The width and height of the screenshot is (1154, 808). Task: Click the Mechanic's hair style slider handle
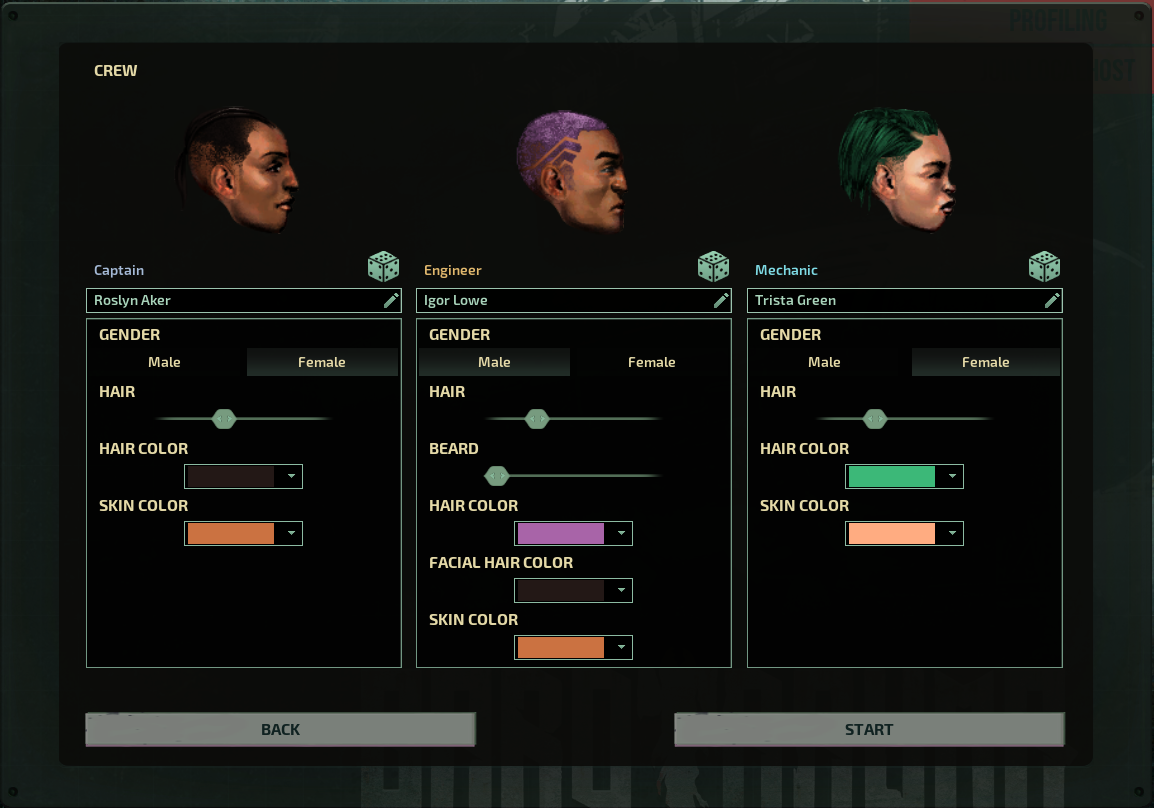pos(875,419)
